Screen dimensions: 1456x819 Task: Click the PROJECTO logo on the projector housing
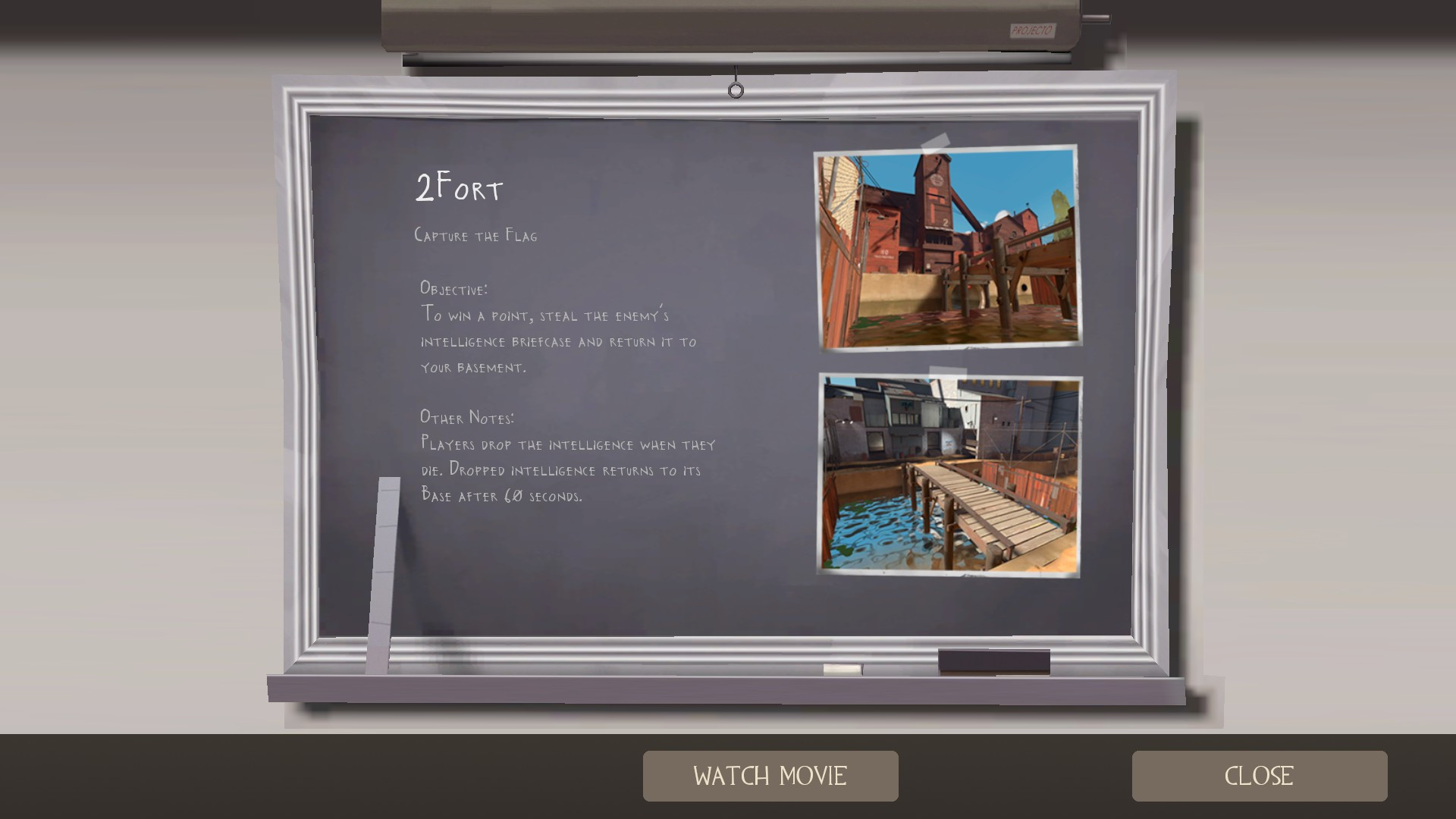(x=1031, y=32)
